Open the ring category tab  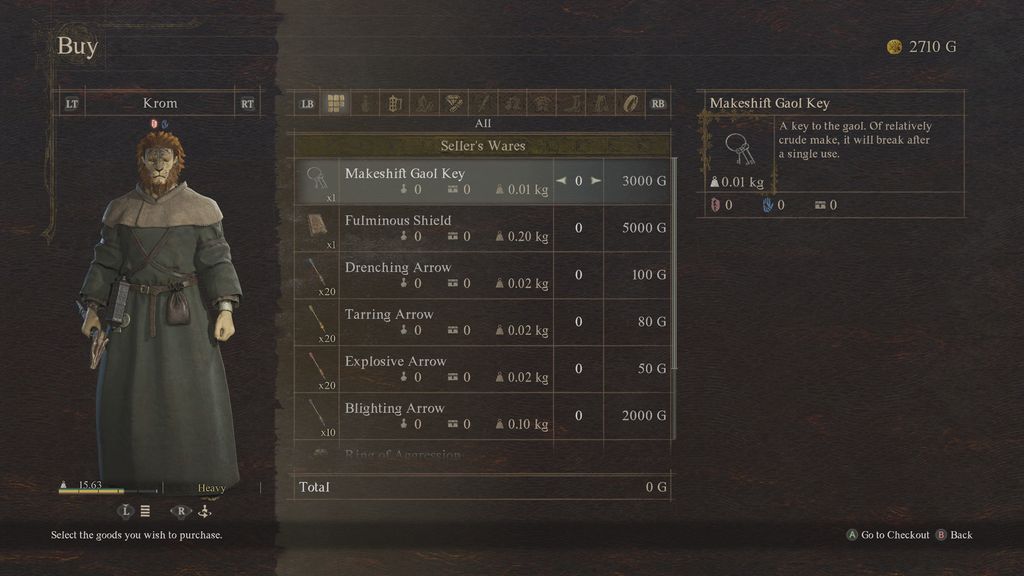(x=630, y=103)
